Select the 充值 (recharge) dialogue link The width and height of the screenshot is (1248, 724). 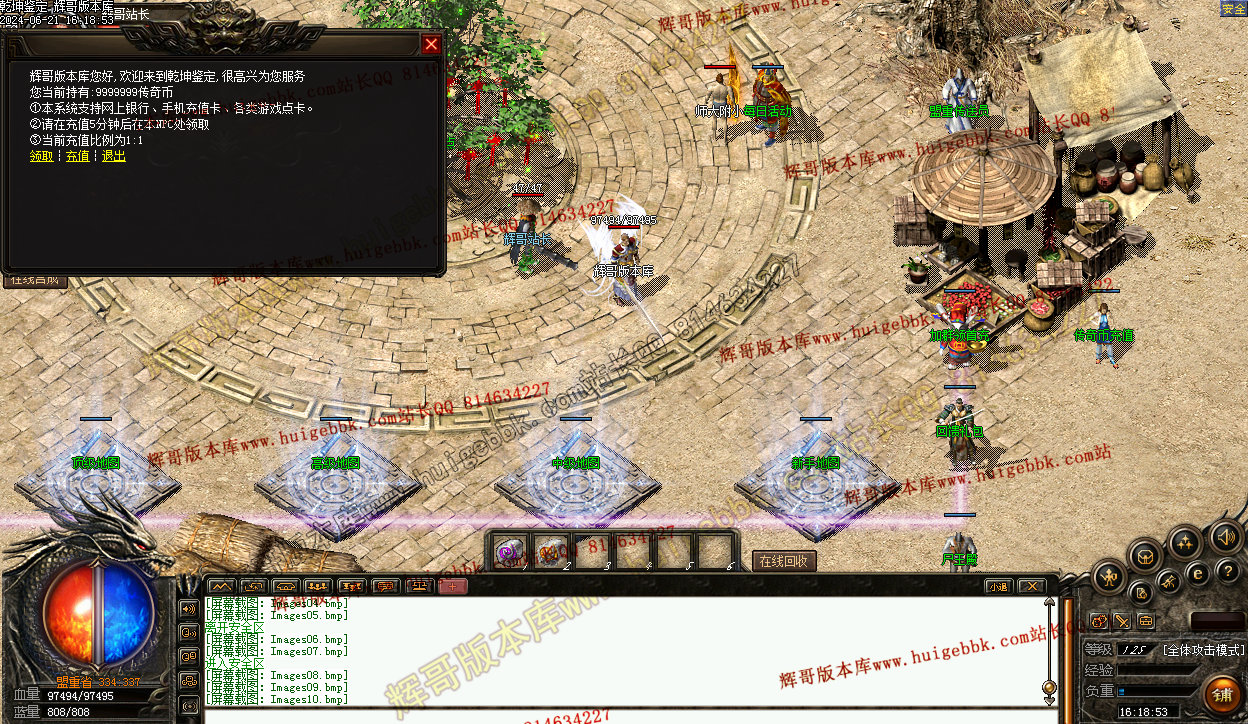tap(77, 156)
